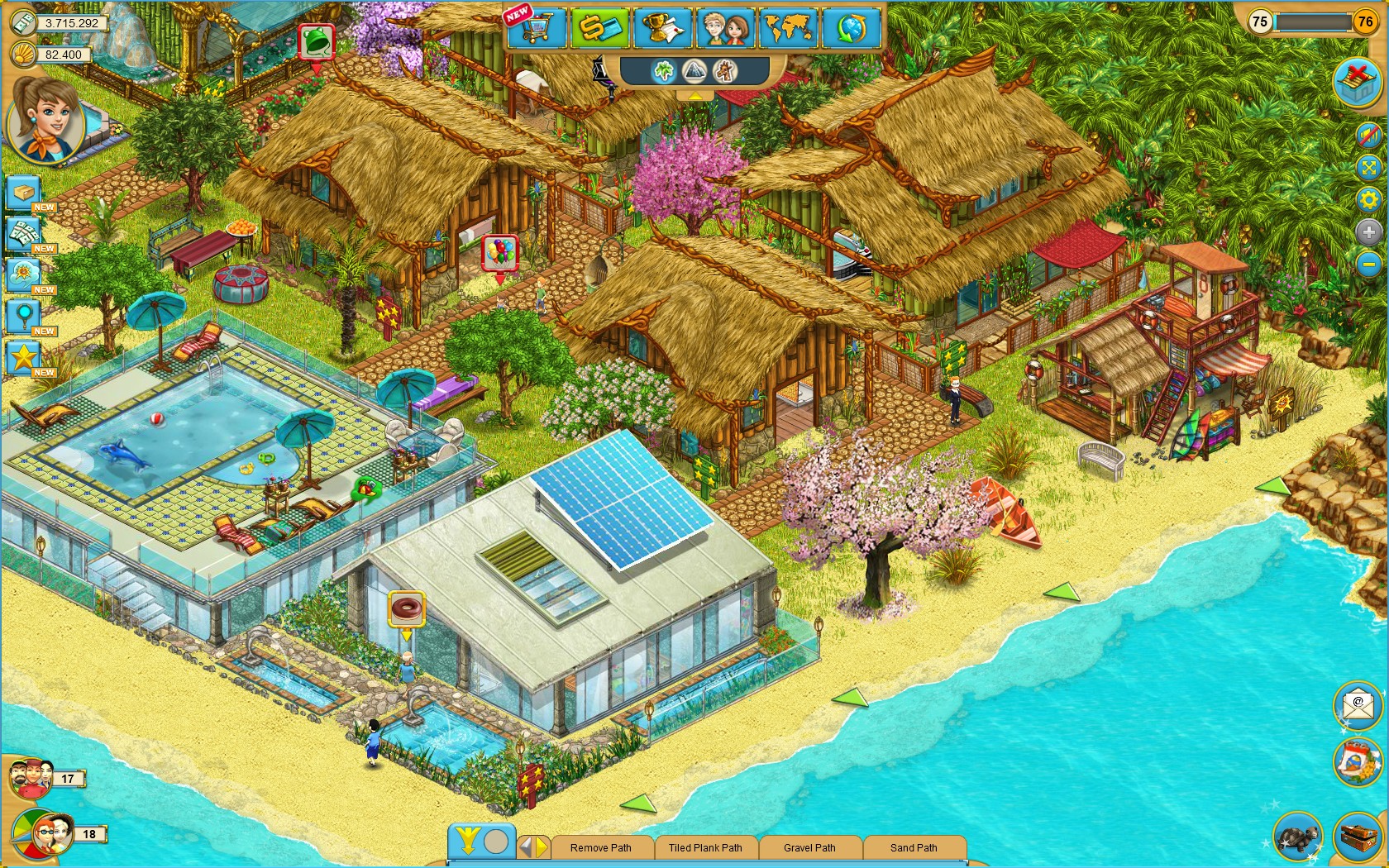This screenshot has height=868, width=1389.
Task: Click the Remove Path button
Action: click(x=602, y=847)
